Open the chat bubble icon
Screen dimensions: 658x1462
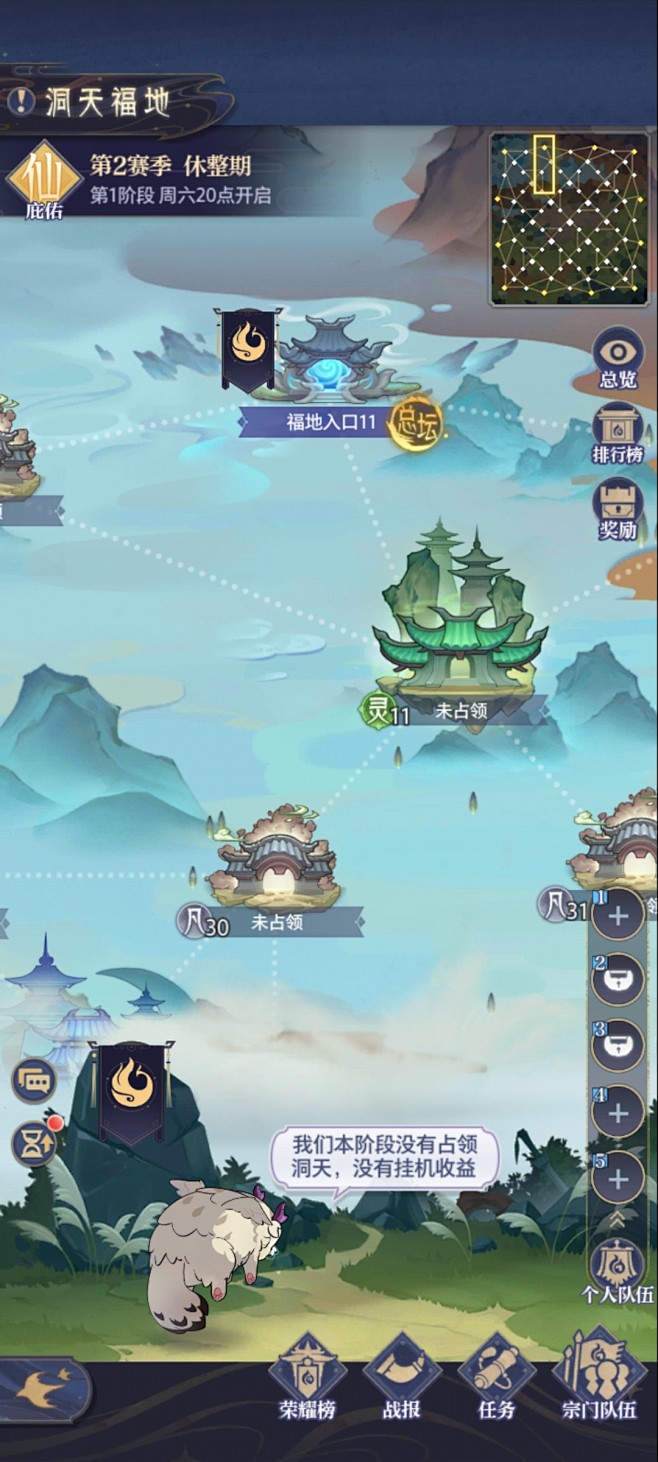pos(34,1080)
